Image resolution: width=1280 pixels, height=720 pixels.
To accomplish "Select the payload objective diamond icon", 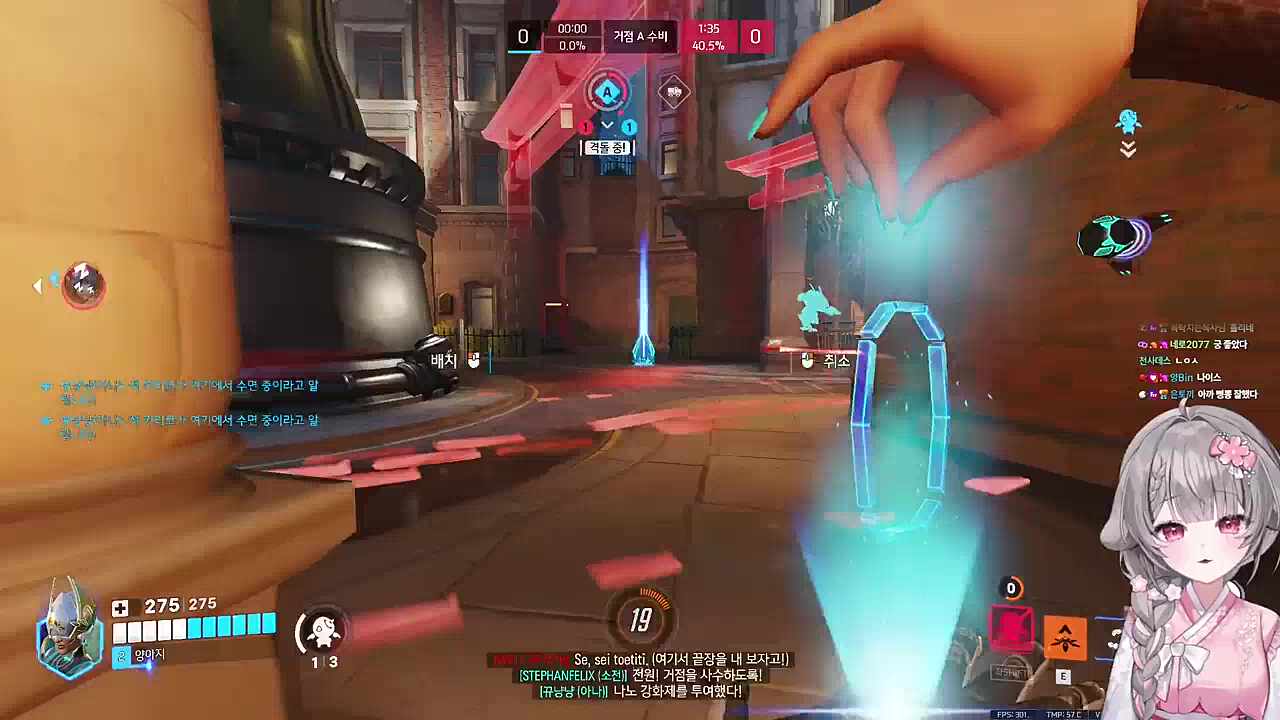I will click(x=675, y=93).
